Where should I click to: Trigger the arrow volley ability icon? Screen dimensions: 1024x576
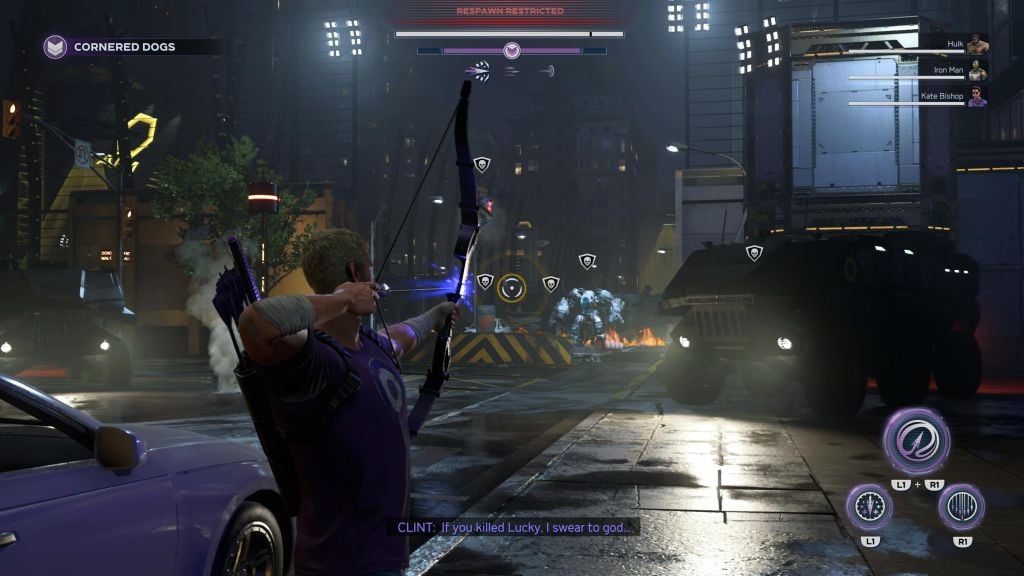point(961,506)
